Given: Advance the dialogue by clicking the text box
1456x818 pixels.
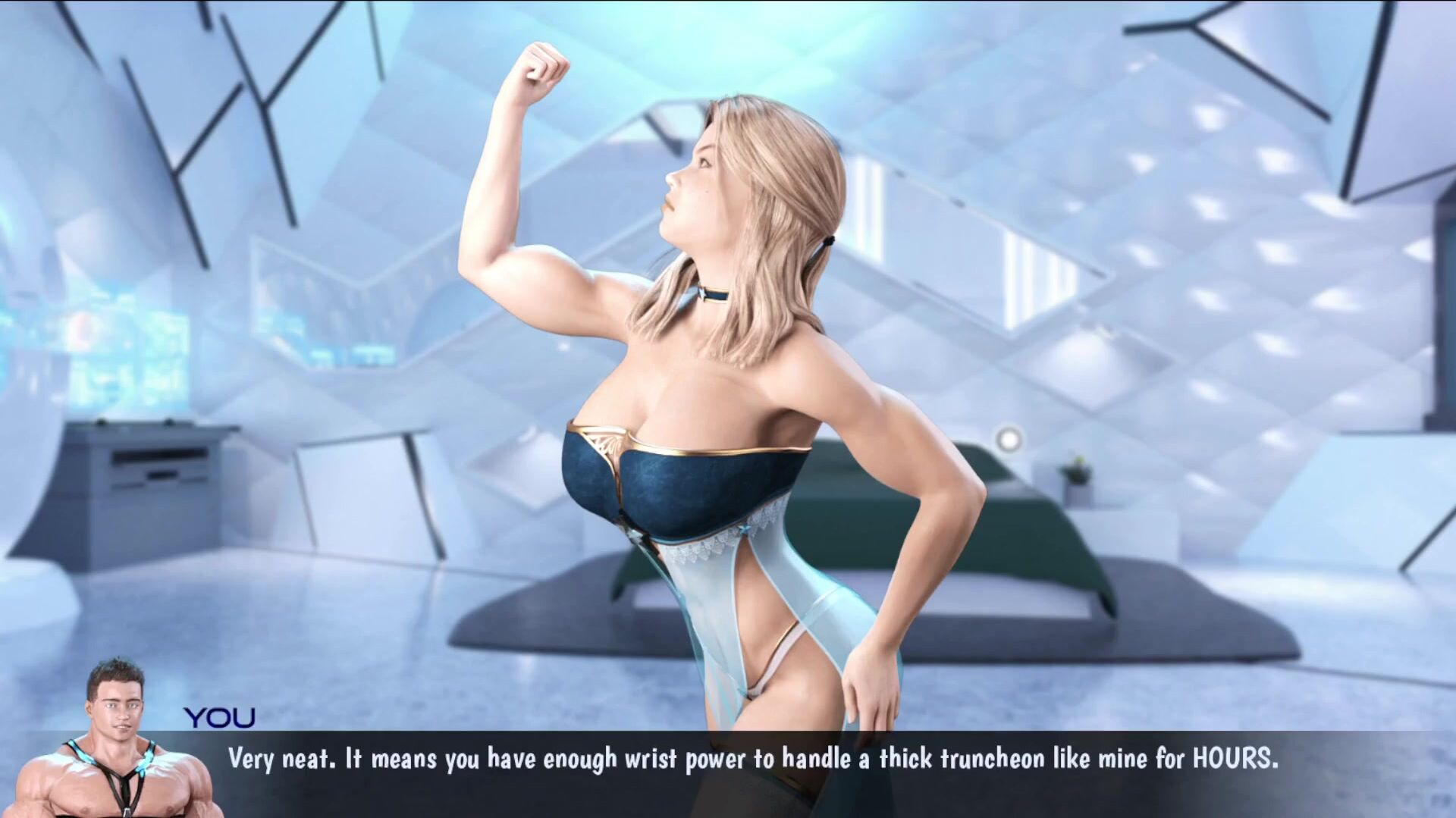Looking at the screenshot, I should (x=752, y=760).
